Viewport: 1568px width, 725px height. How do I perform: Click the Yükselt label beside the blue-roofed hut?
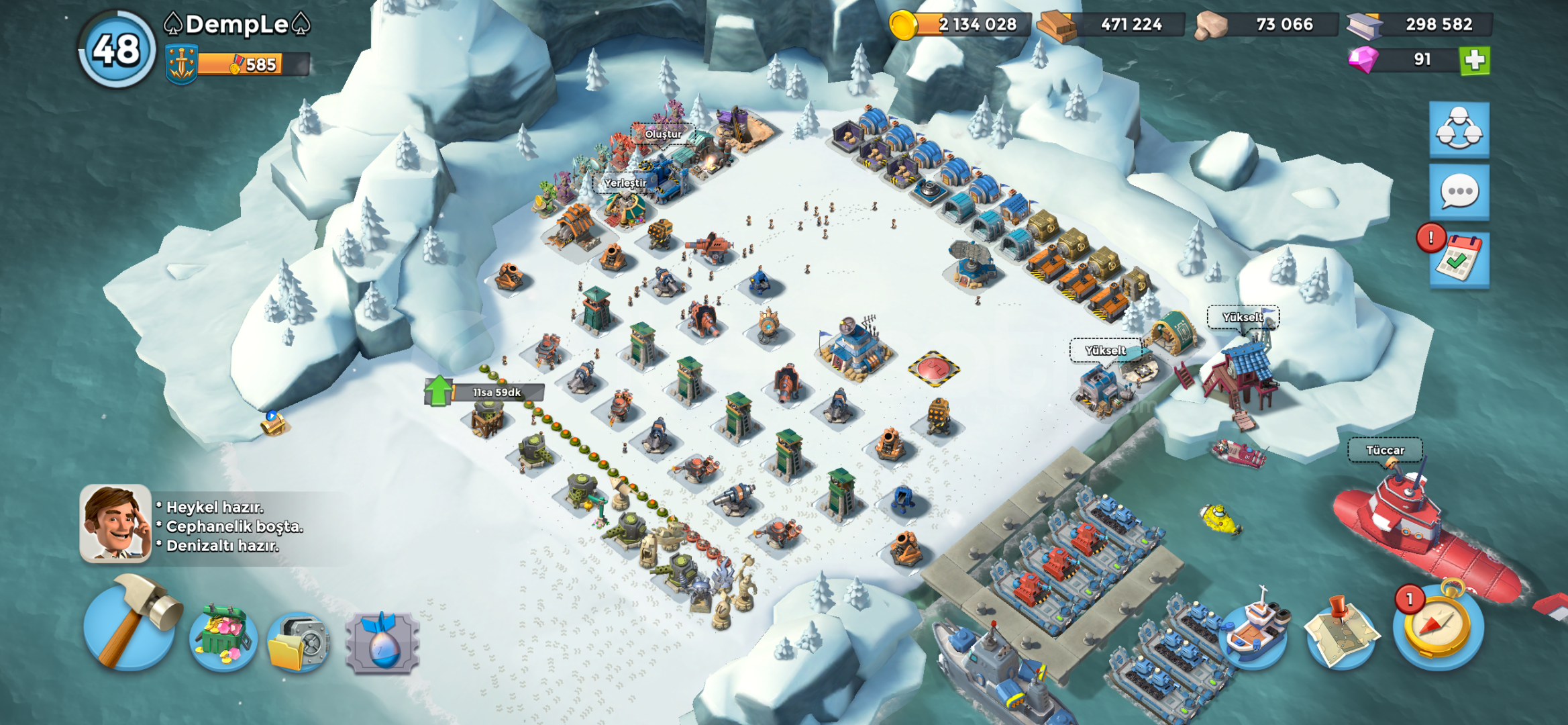point(1243,317)
